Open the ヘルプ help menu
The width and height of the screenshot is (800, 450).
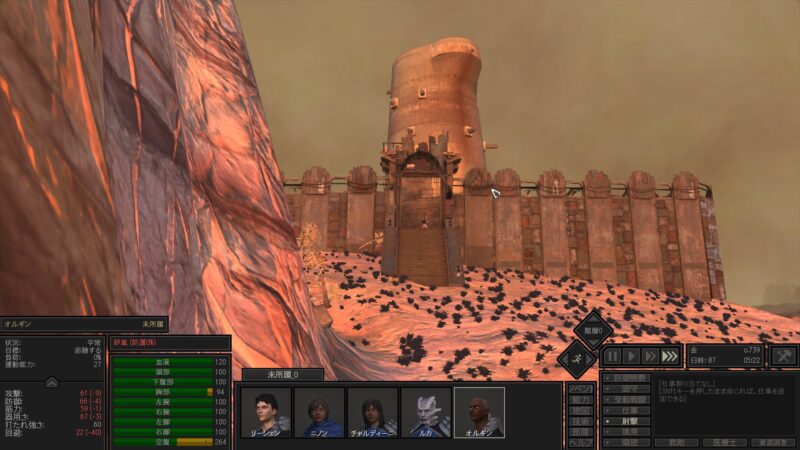(x=580, y=442)
